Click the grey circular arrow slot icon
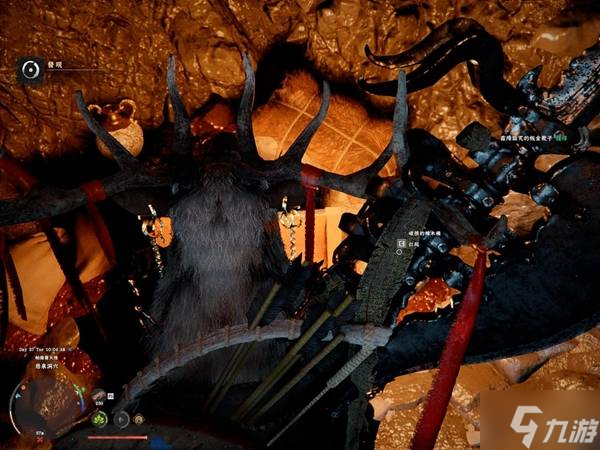The width and height of the screenshot is (600, 450). [123, 420]
